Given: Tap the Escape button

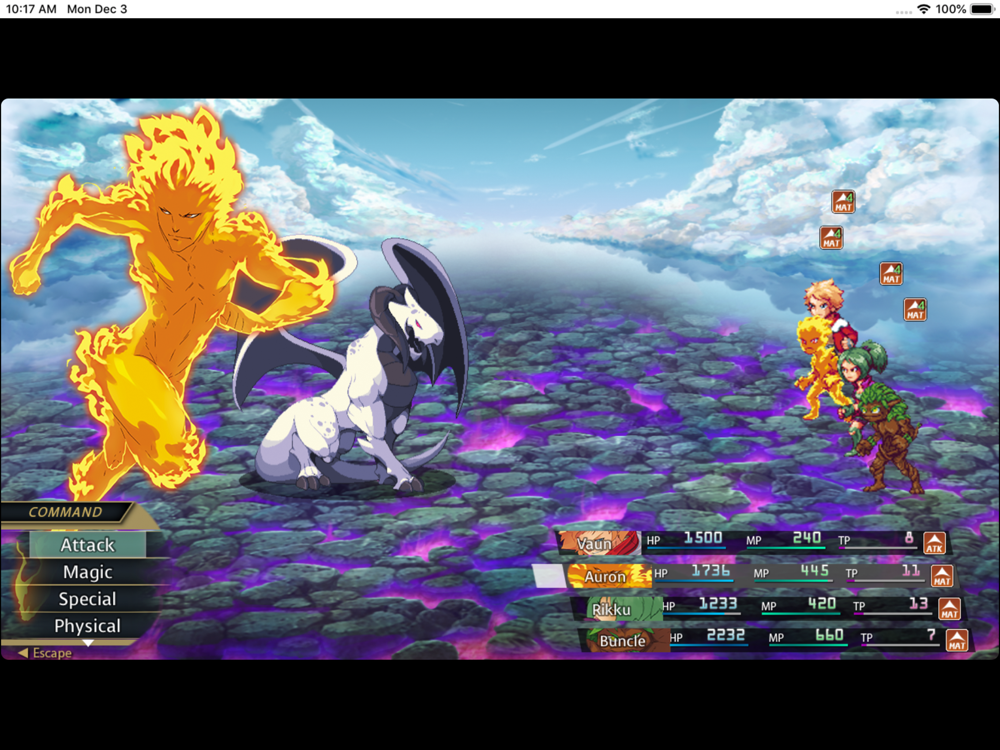Looking at the screenshot, I should click(46, 653).
